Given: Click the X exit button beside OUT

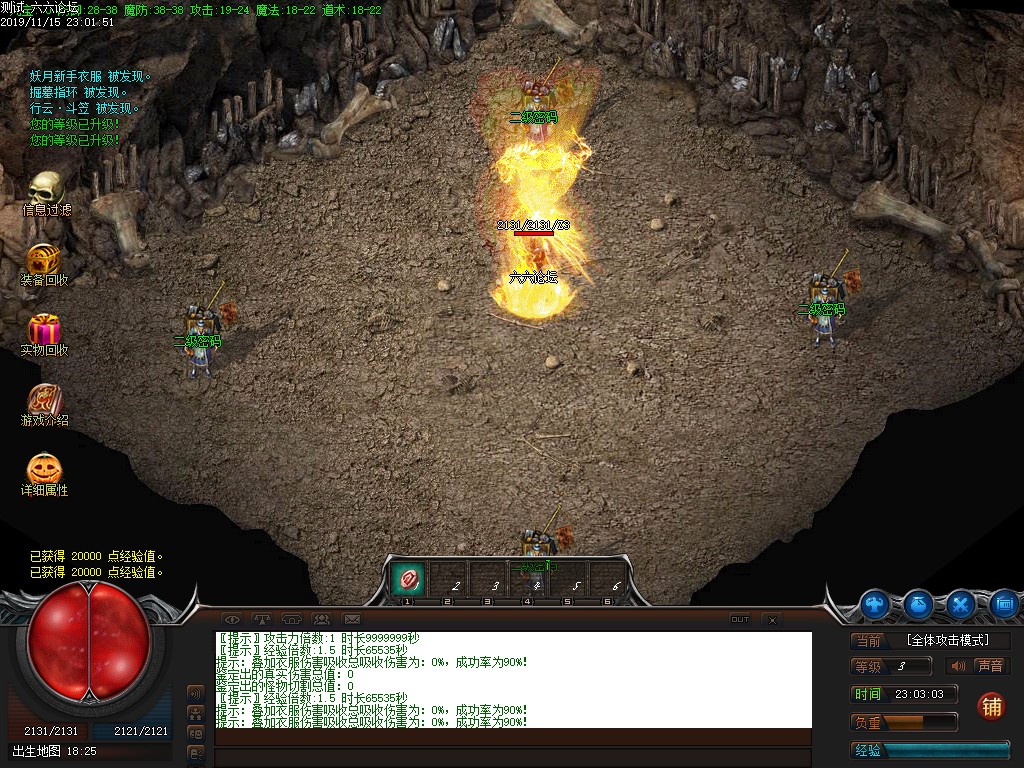Looking at the screenshot, I should (x=772, y=620).
